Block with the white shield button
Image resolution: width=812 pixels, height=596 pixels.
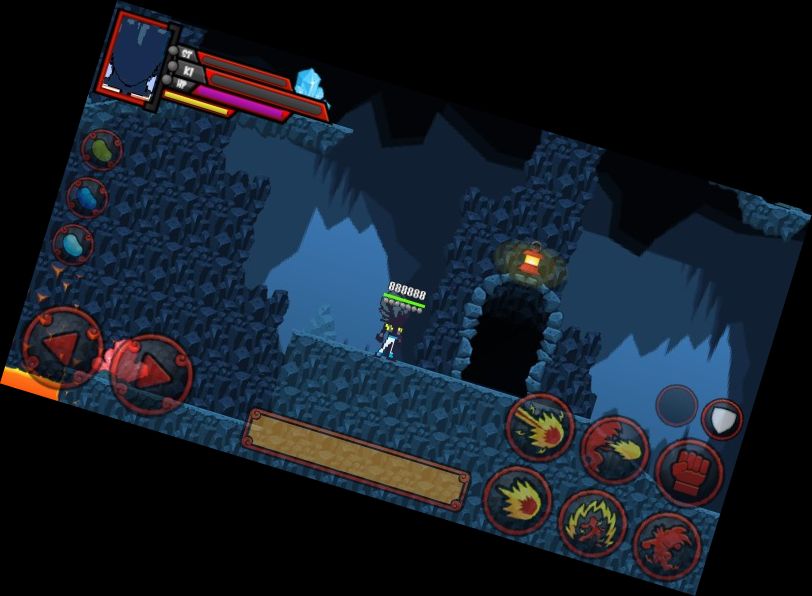click(722, 419)
